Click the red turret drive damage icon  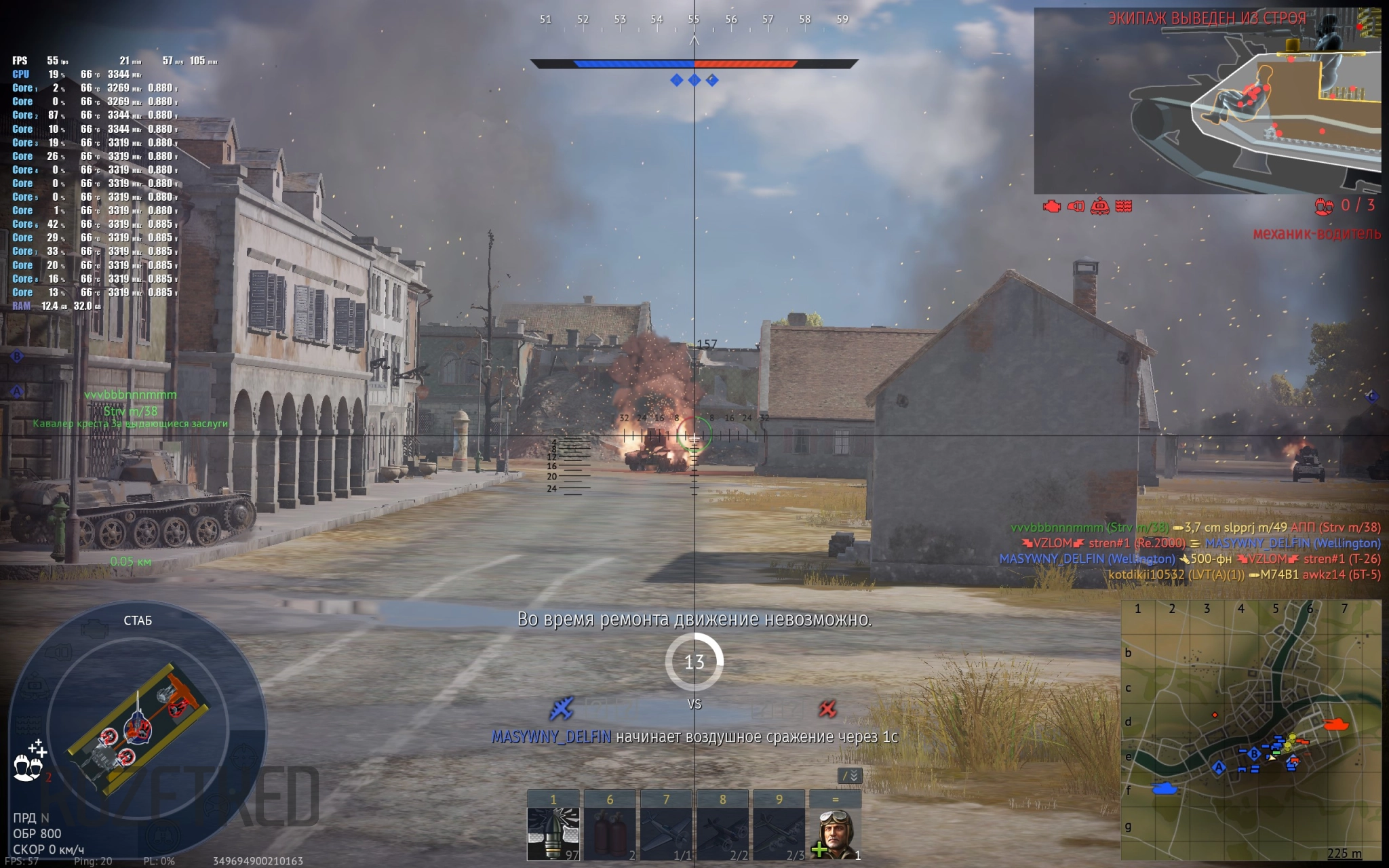1100,206
